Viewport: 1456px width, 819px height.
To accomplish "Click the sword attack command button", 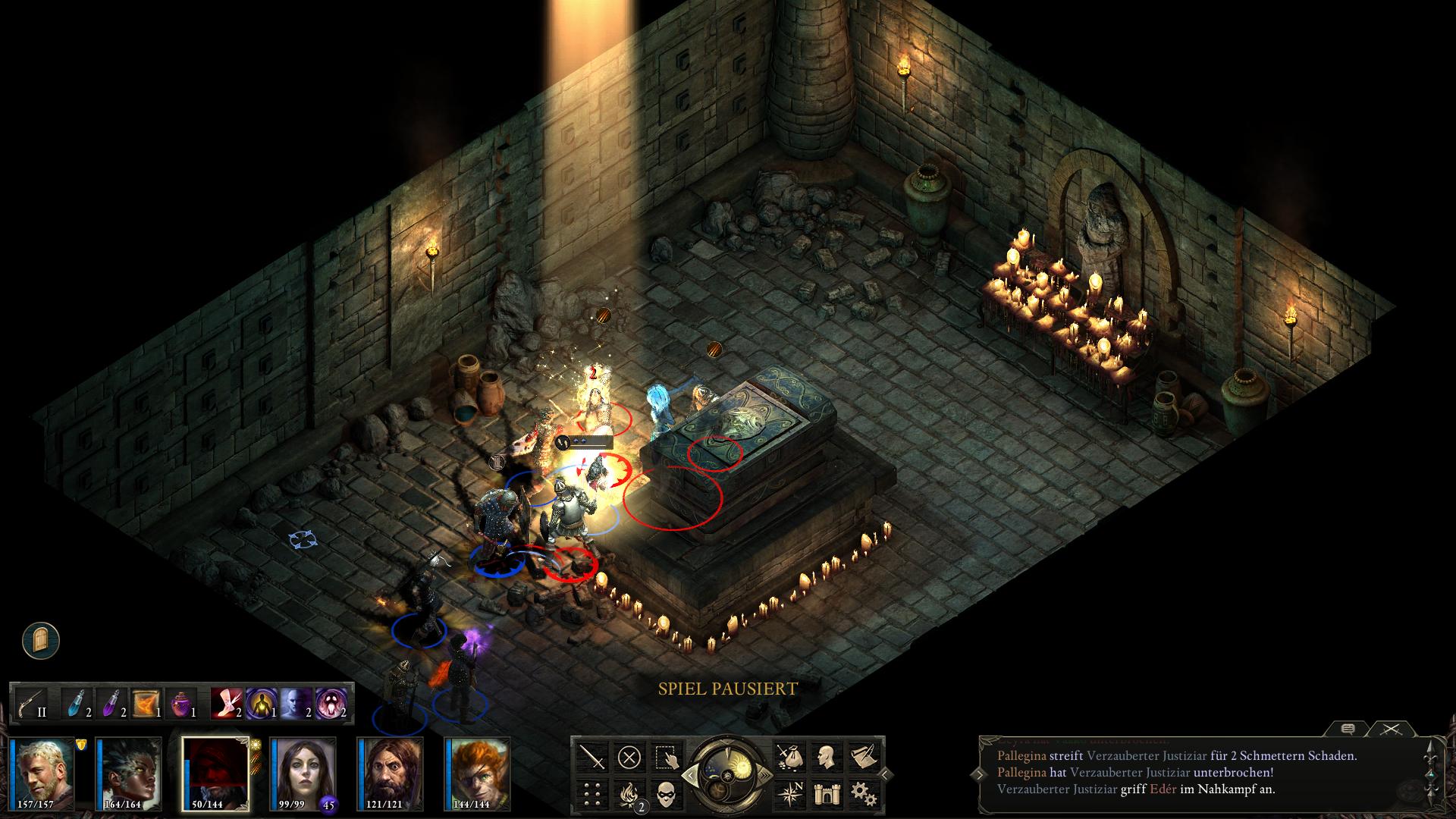I will pyautogui.click(x=591, y=757).
